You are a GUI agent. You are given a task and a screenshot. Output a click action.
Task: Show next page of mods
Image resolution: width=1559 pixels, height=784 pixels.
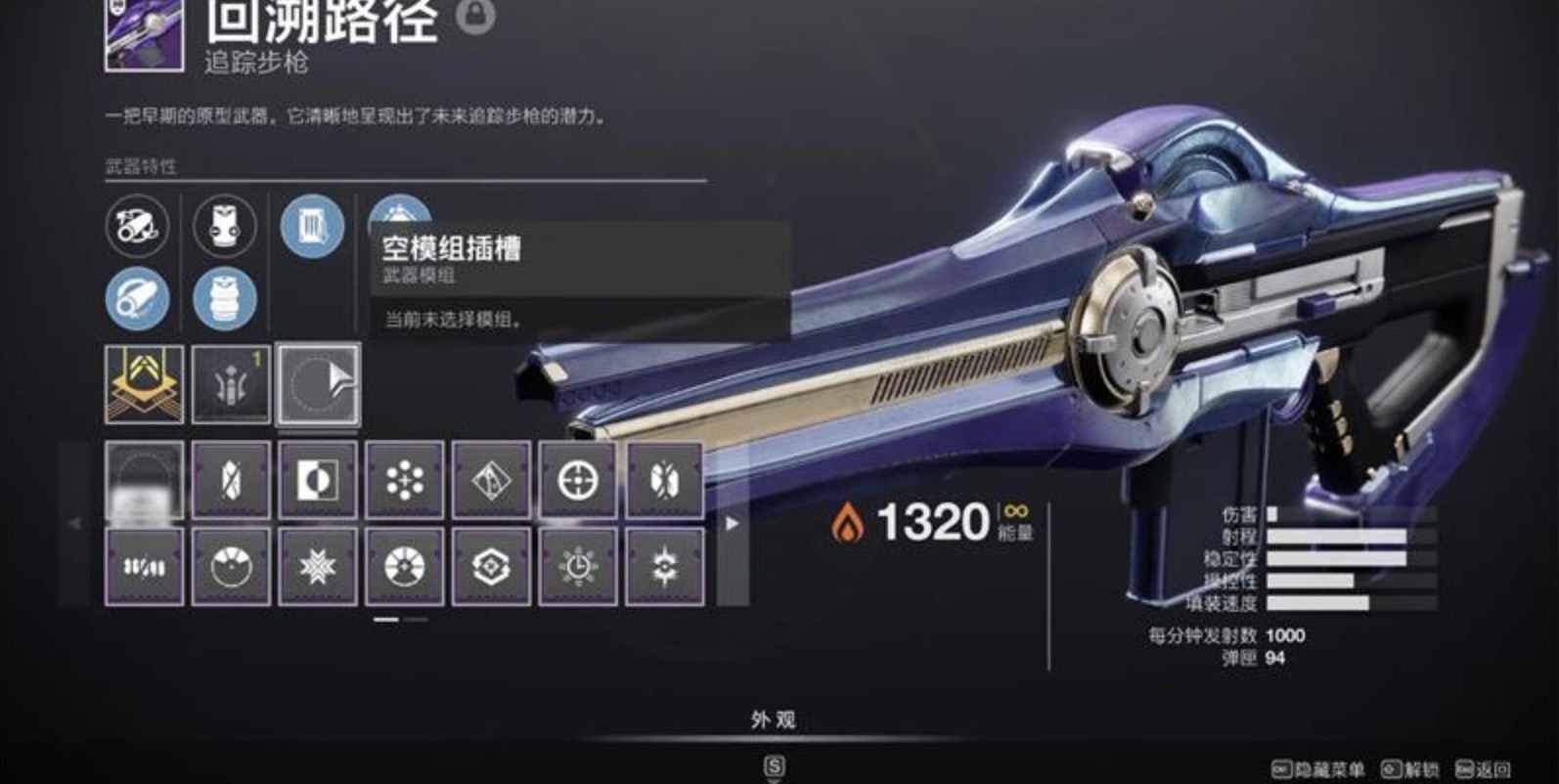point(732,524)
